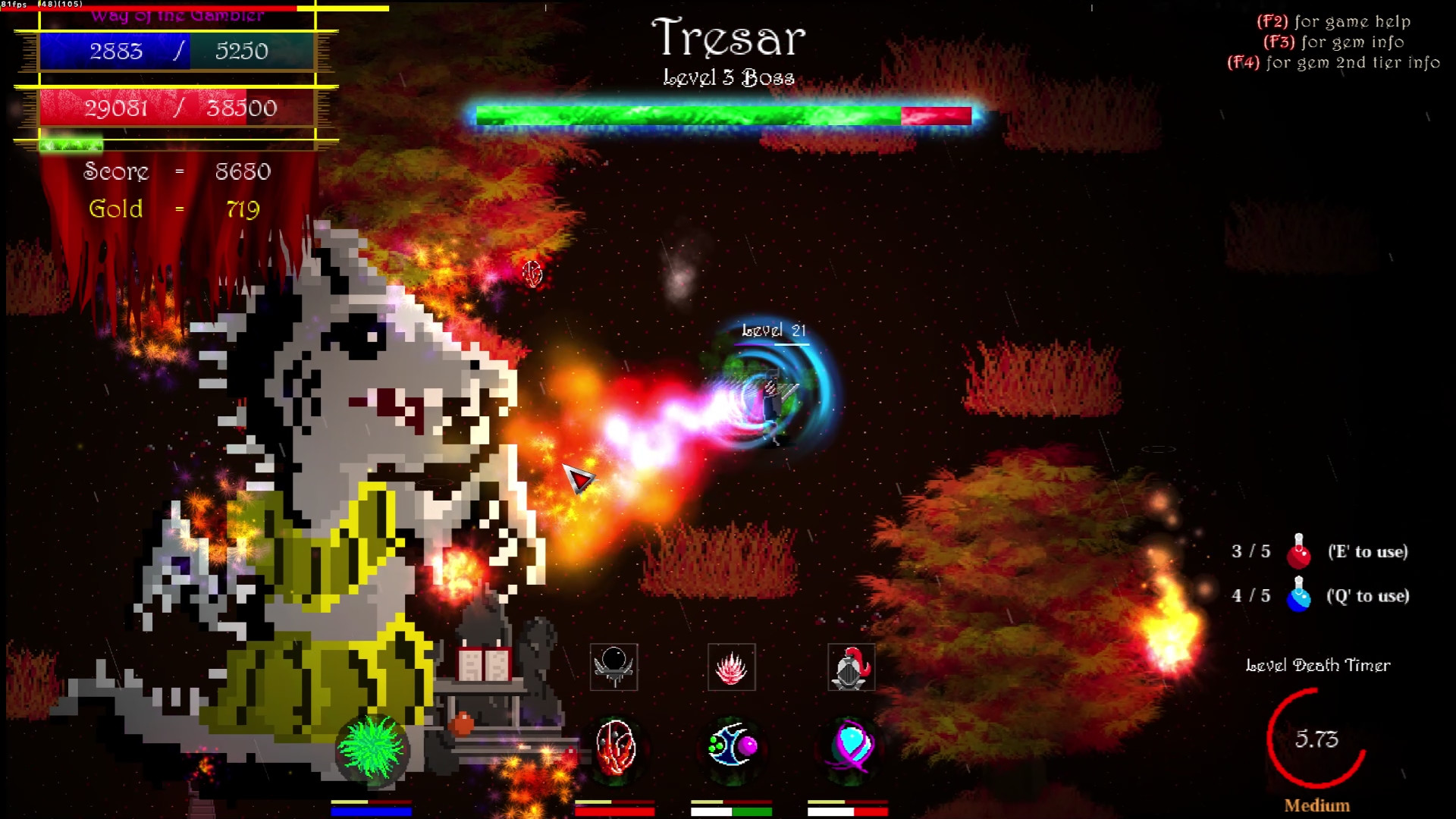The image size is (1456, 819).
Task: Activate the blue crescent gem ability icon
Action: click(x=732, y=751)
